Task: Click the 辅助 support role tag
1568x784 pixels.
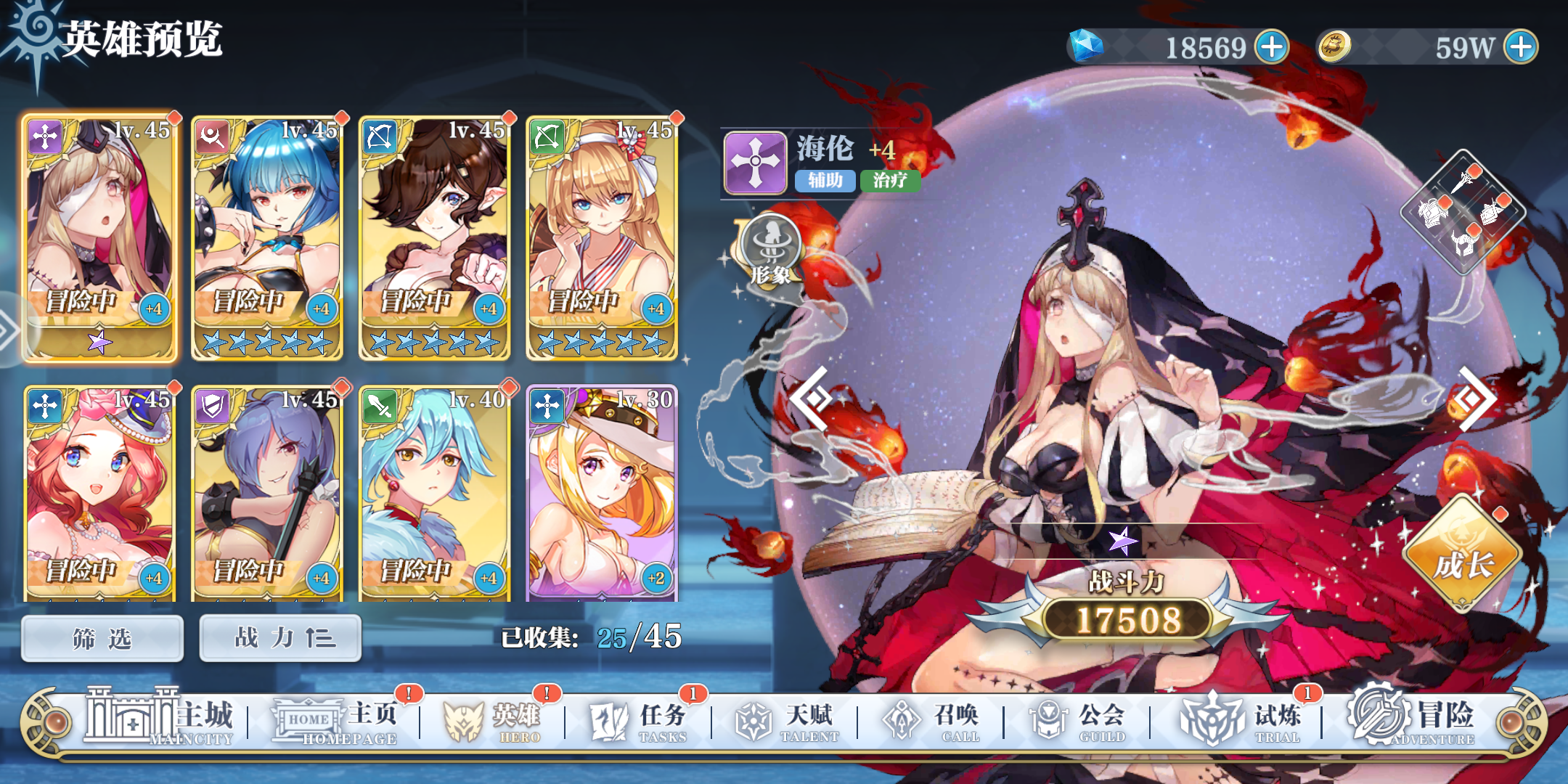Action: pyautogui.click(x=824, y=181)
